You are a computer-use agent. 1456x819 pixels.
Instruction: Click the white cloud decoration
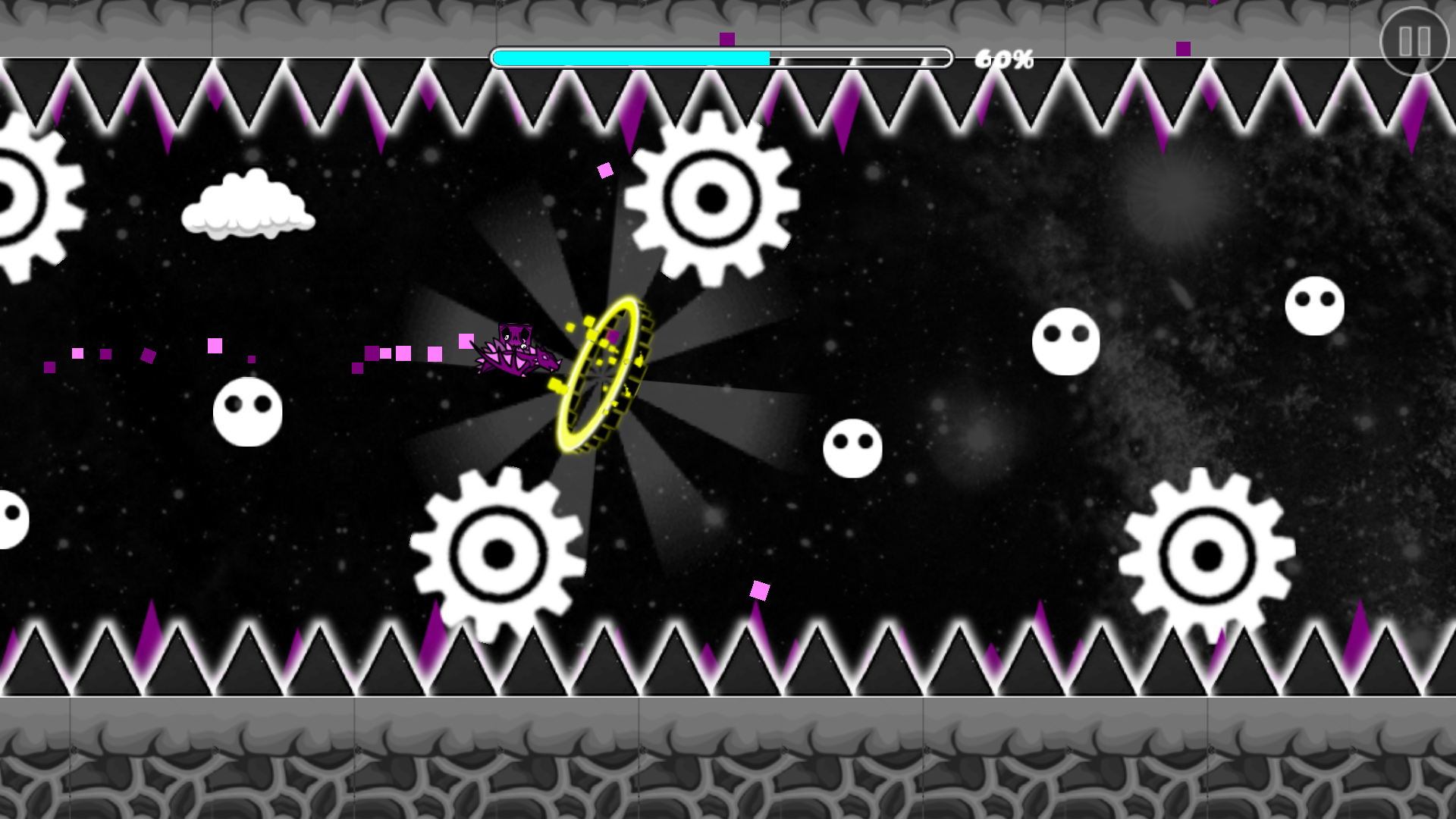[246, 205]
